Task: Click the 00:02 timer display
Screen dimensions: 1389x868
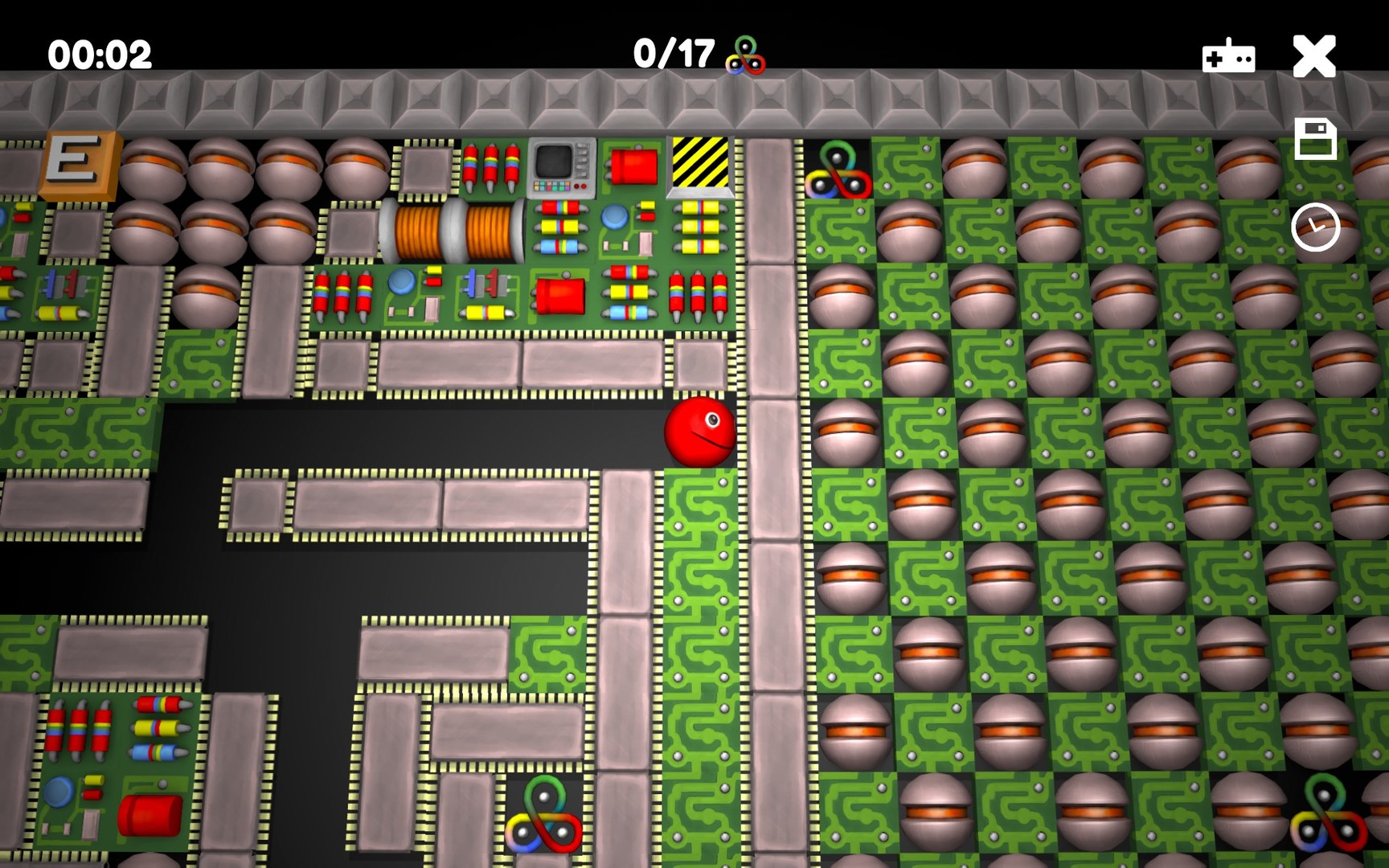Action: [x=98, y=54]
